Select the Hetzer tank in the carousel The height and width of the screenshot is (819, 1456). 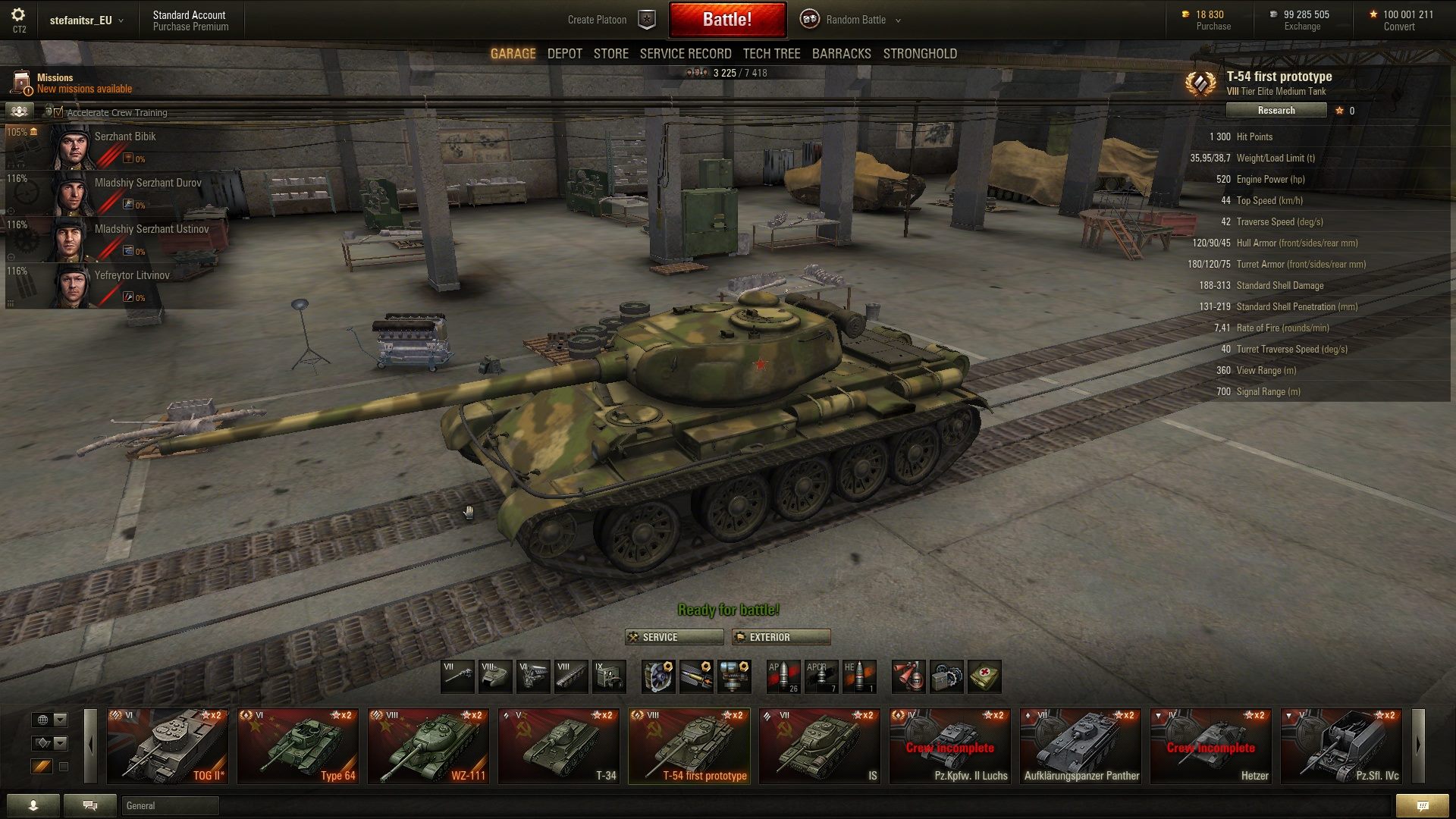[1211, 746]
